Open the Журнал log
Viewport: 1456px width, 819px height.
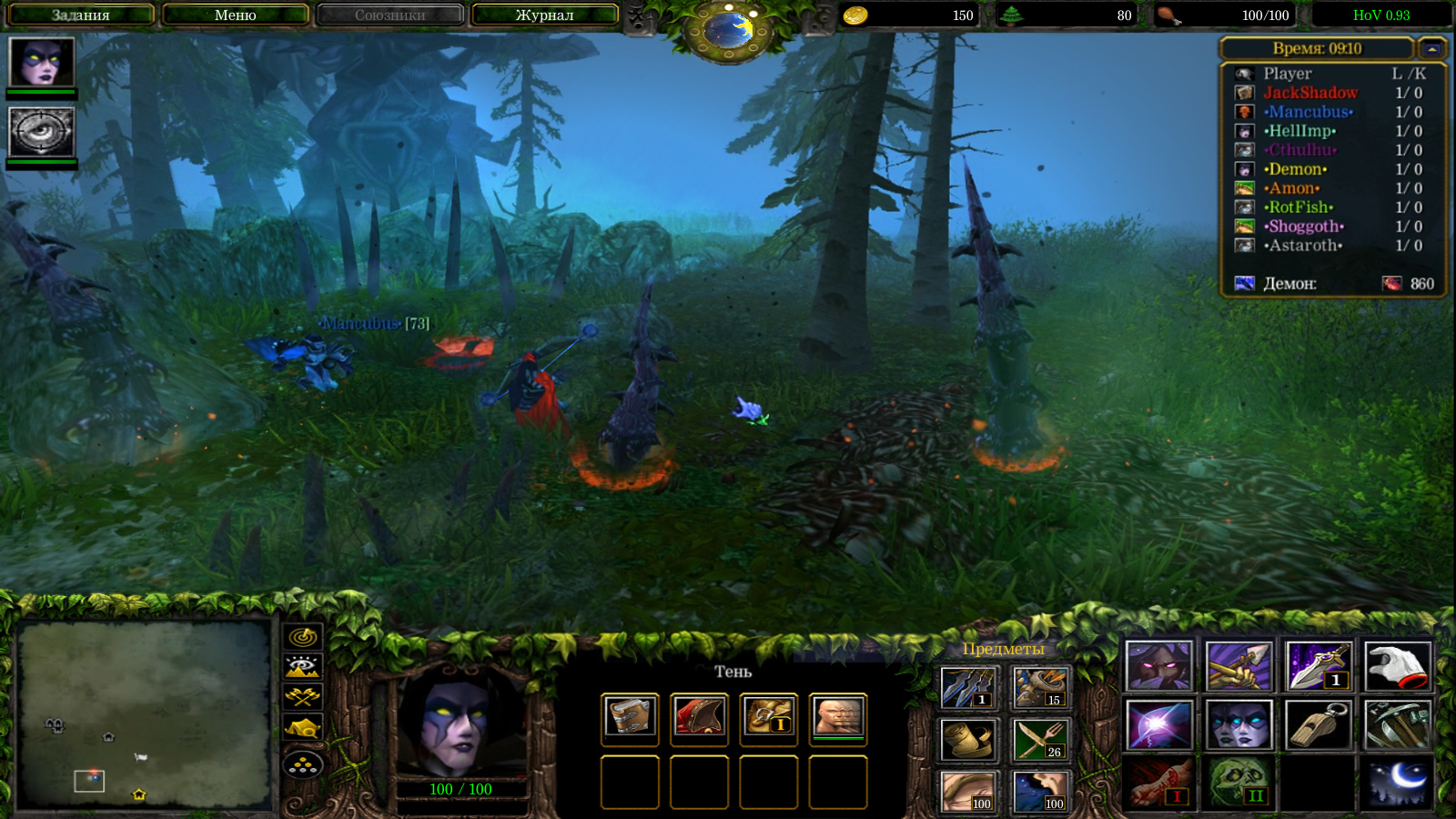(544, 15)
